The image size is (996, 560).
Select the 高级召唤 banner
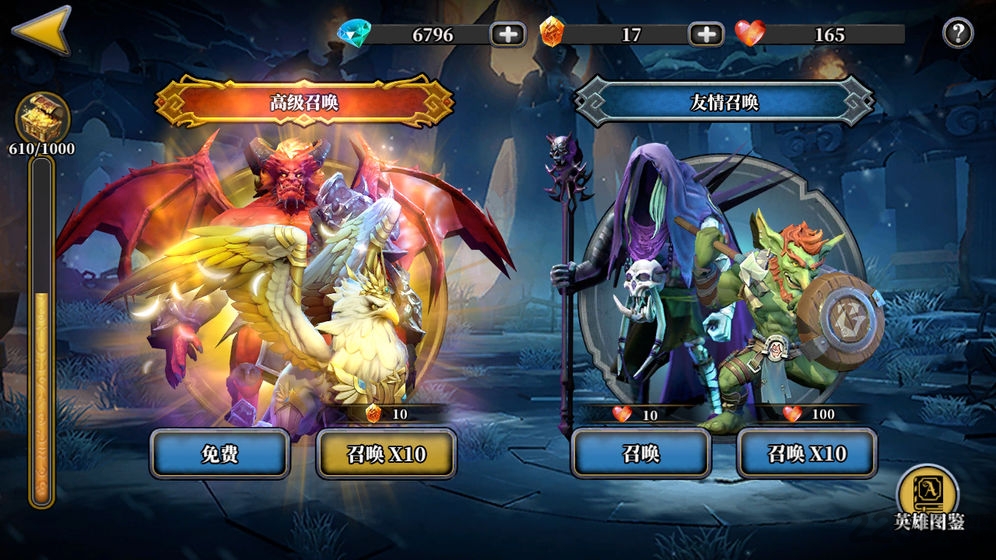304,102
